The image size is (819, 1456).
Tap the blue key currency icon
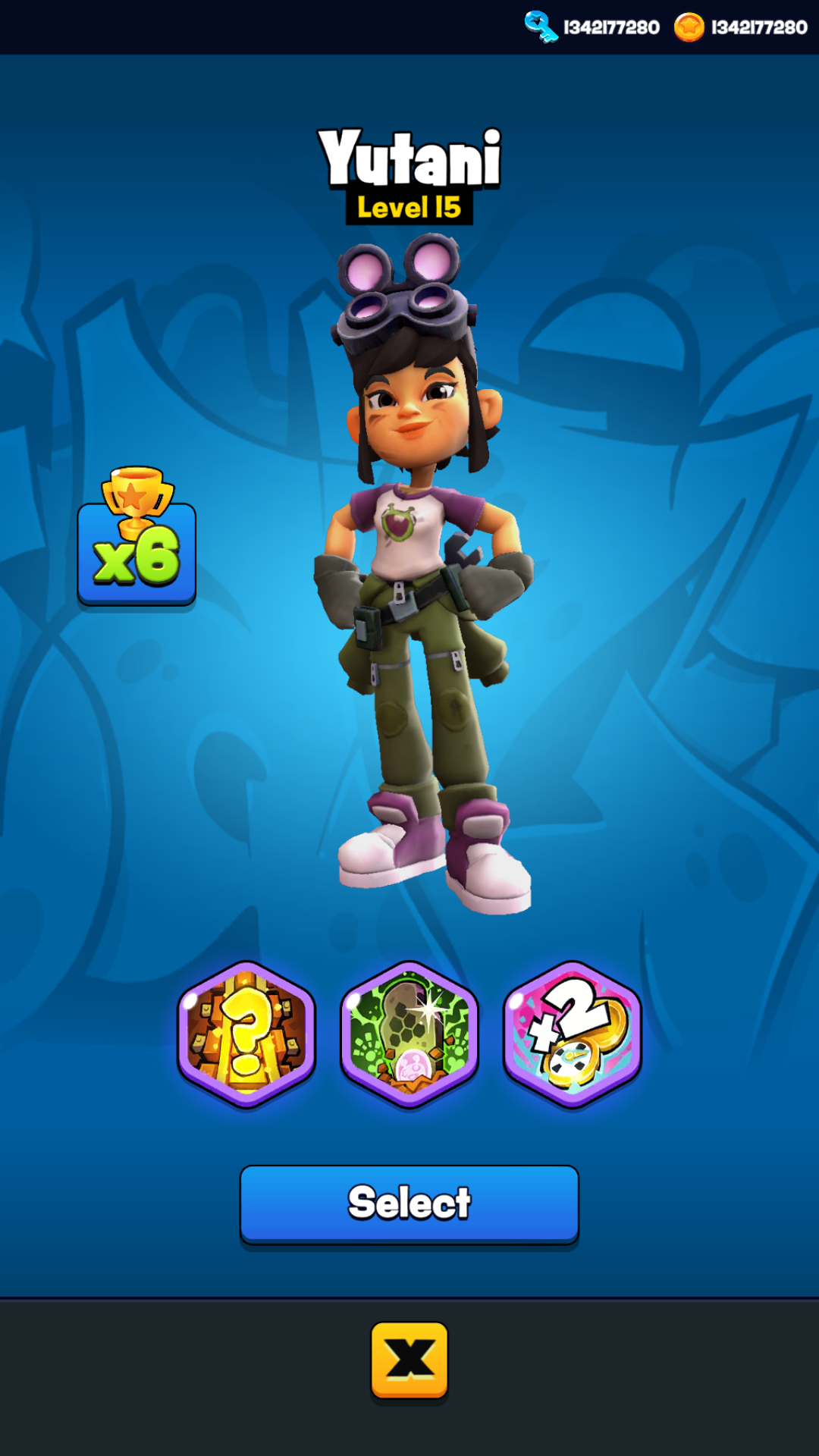click(x=541, y=27)
